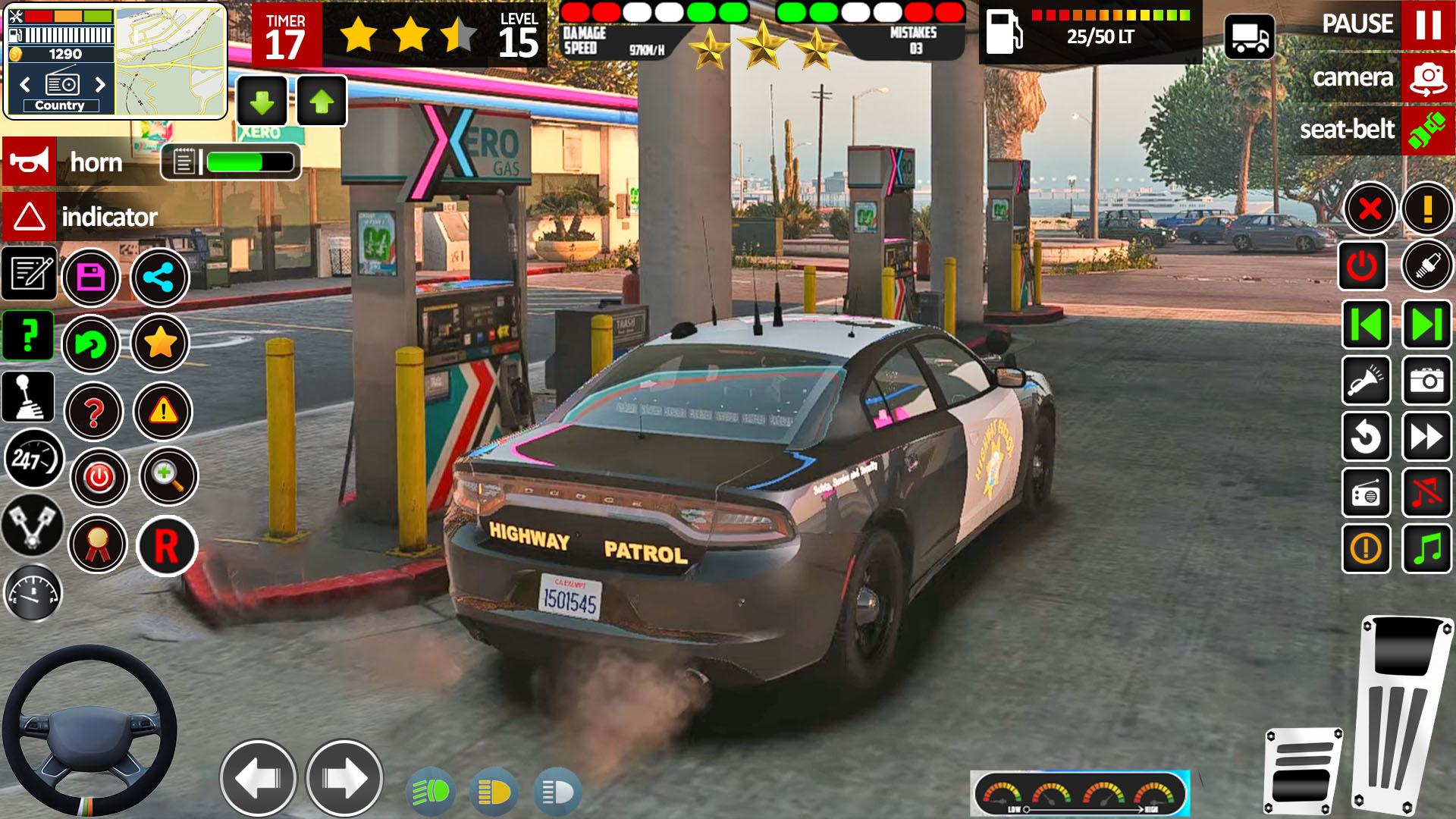Screen dimensions: 1456x819
Task: Activate the hazard indicator
Action: click(29, 217)
